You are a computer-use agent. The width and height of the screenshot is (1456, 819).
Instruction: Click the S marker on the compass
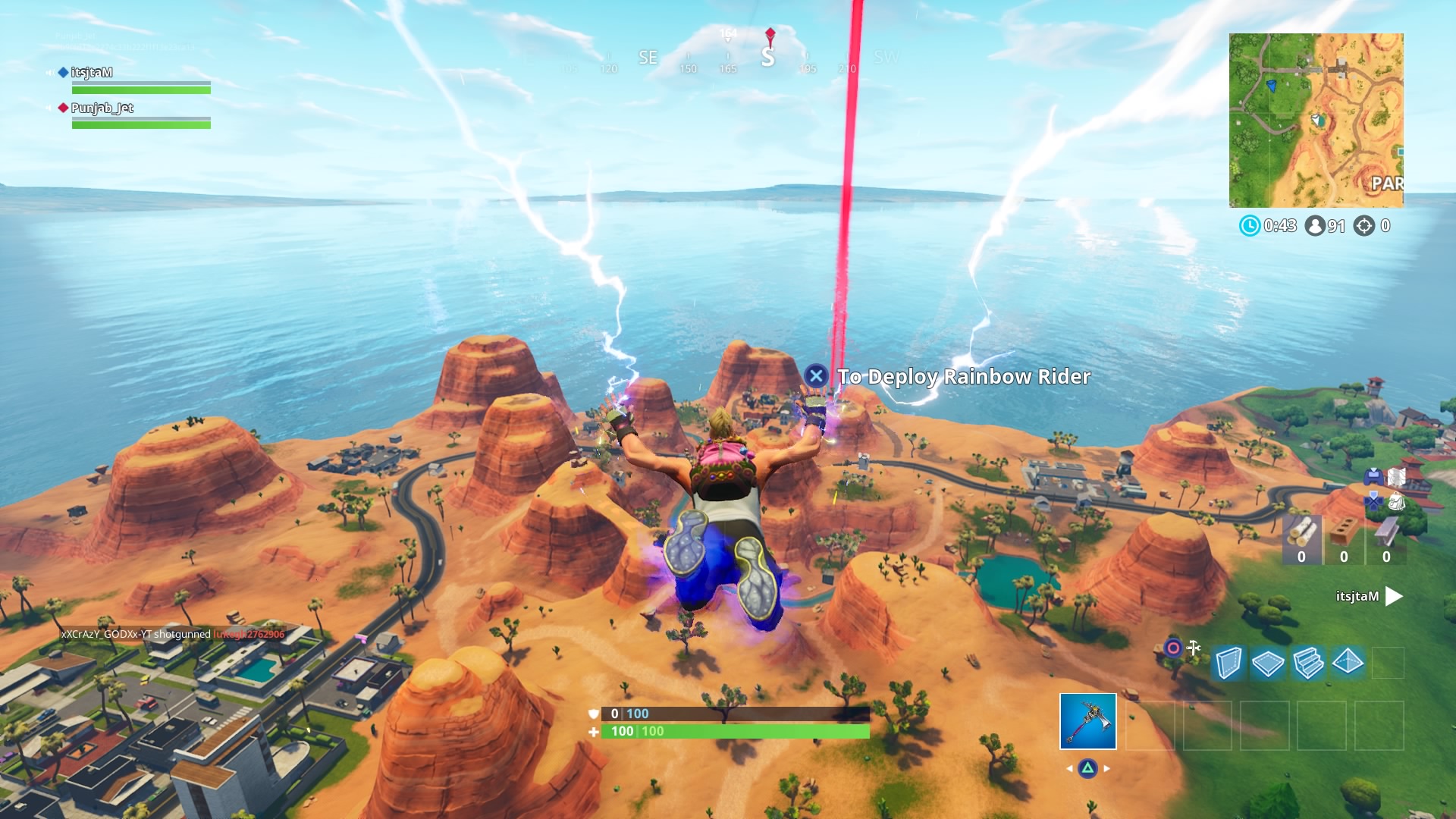pos(769,58)
